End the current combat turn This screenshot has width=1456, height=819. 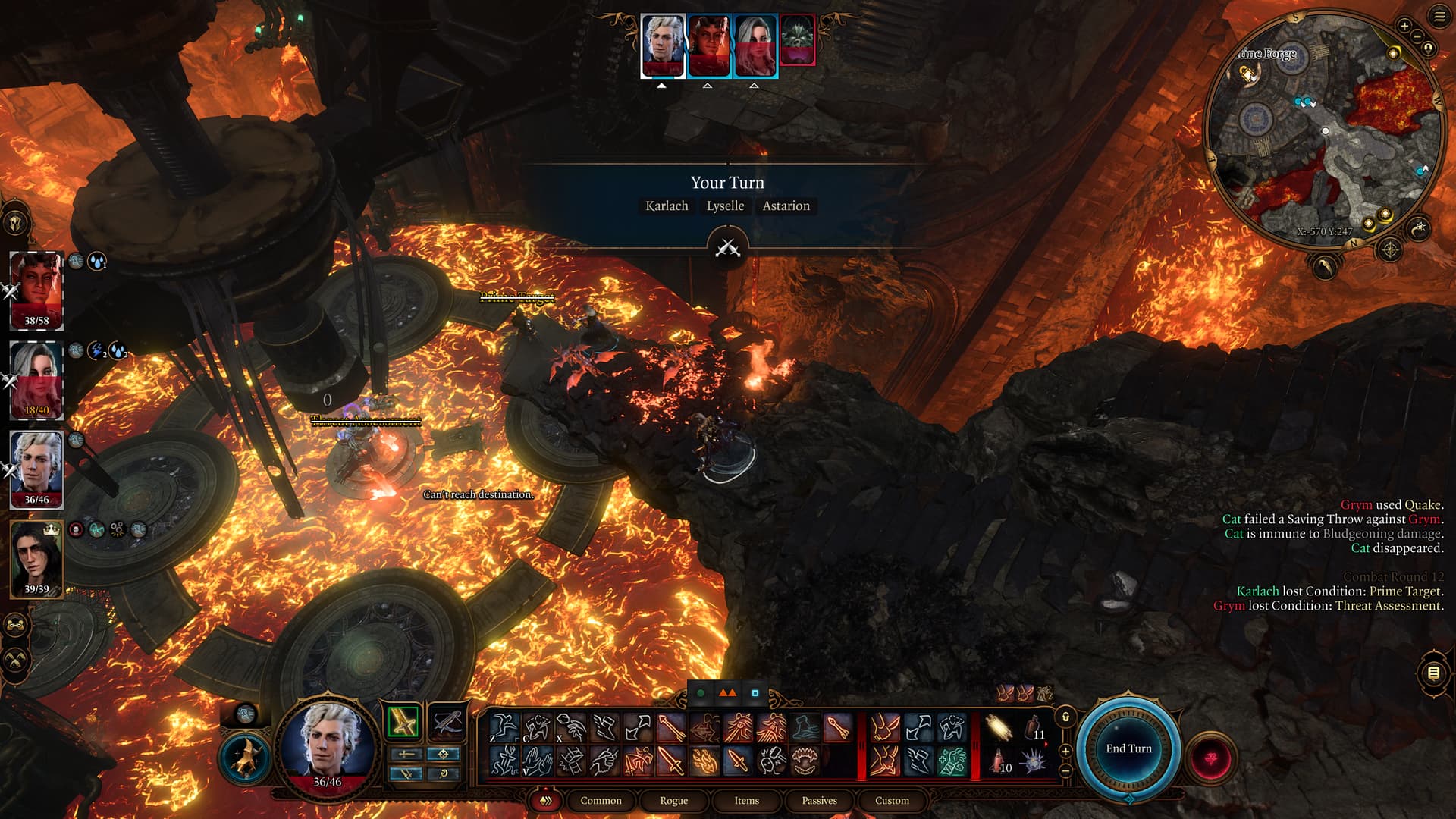pyautogui.click(x=1128, y=748)
